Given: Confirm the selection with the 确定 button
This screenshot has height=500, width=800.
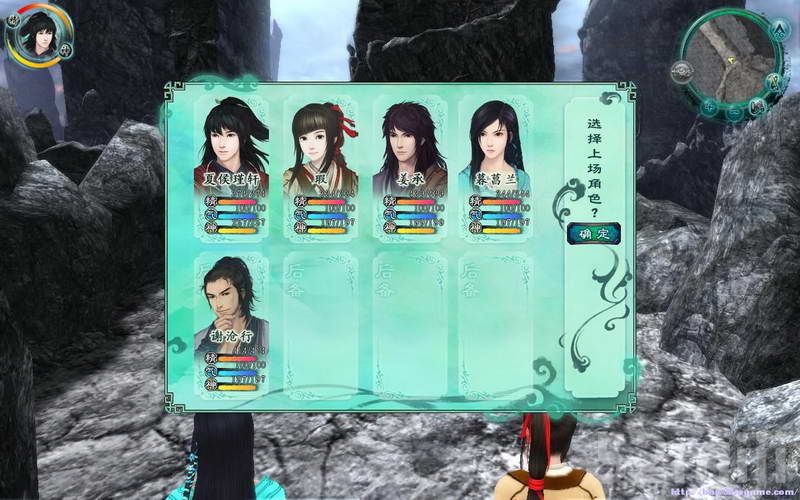Looking at the screenshot, I should 593,235.
